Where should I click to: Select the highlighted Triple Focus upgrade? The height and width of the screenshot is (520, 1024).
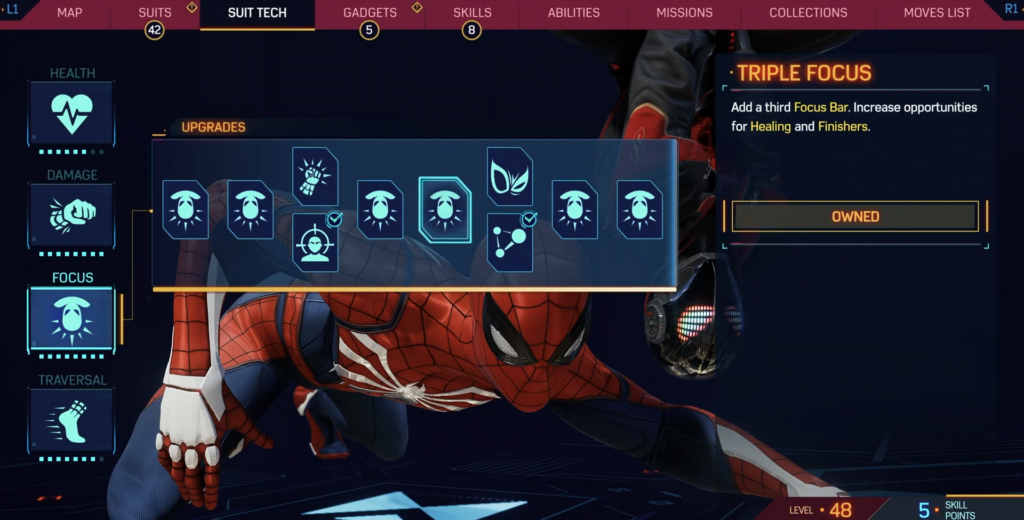(x=444, y=210)
